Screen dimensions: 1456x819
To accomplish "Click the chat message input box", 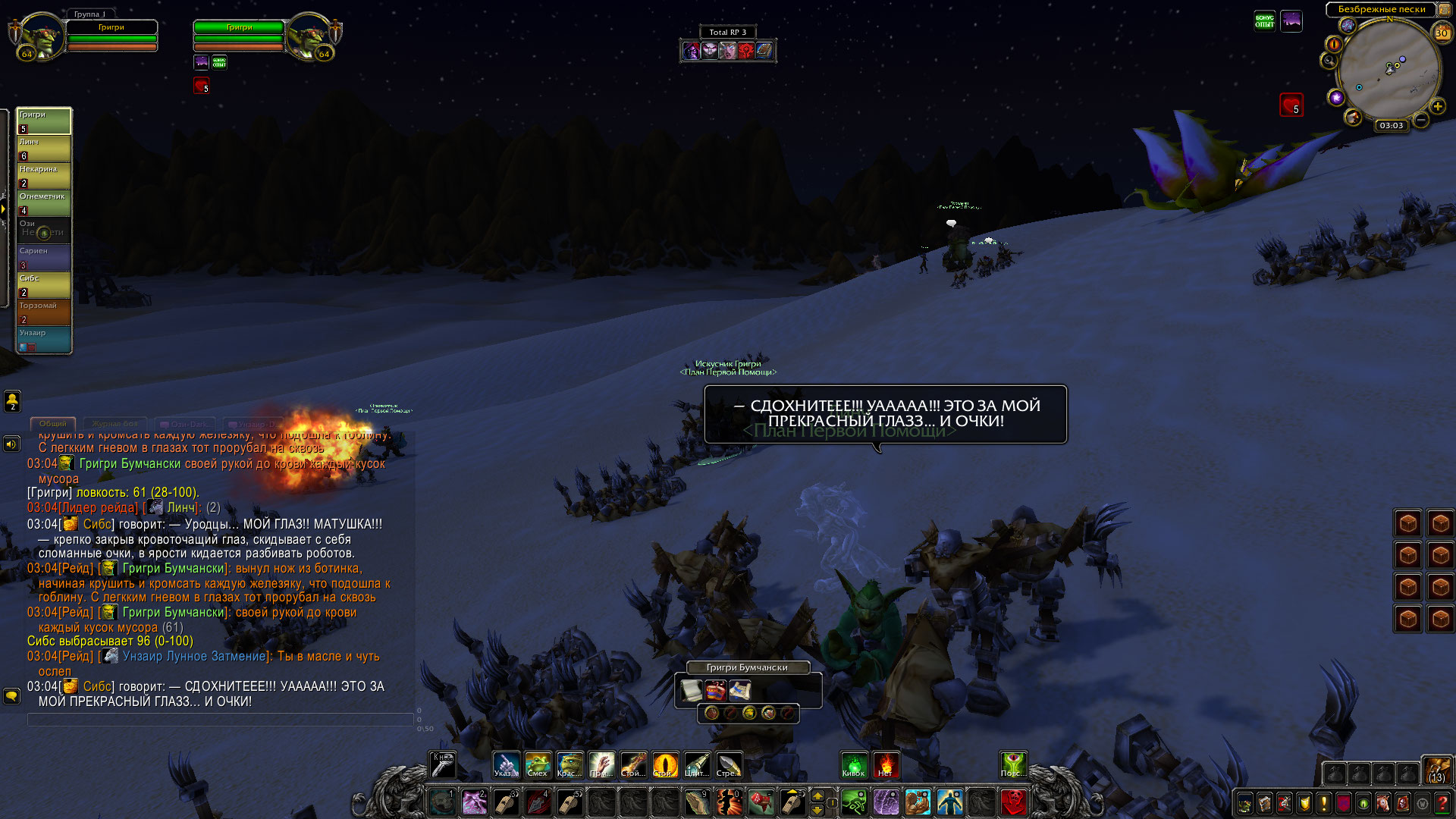I will pos(220,720).
